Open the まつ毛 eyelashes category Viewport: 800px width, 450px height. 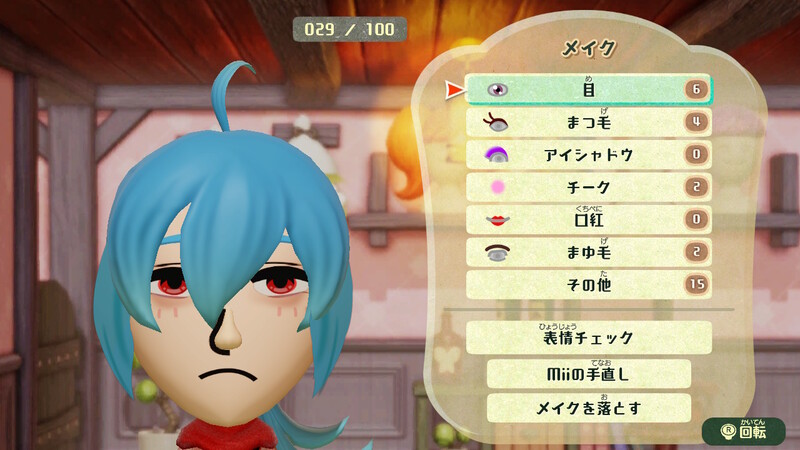tap(589, 122)
